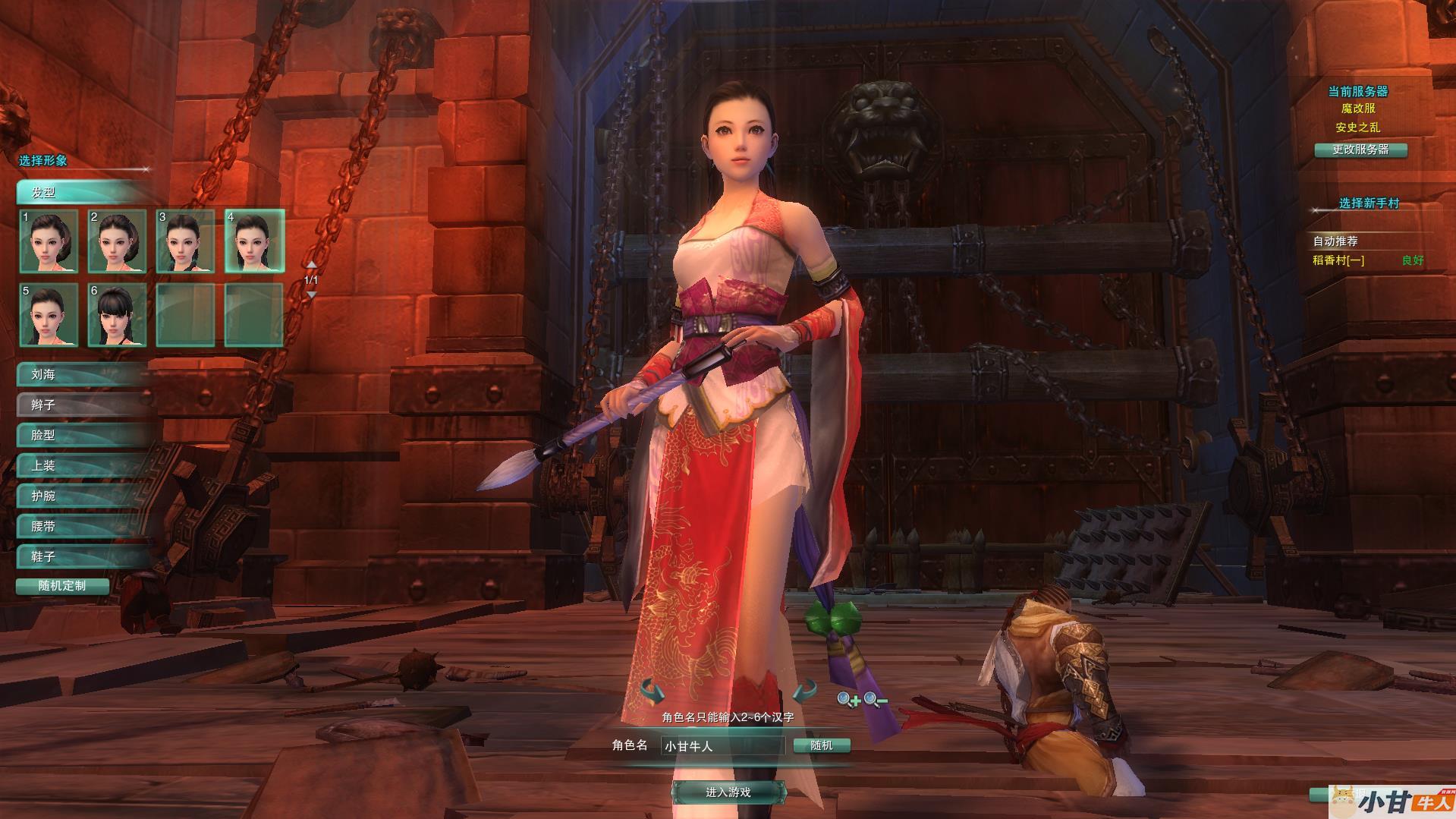This screenshot has width=1456, height=819.
Task: Choose hairstyle number 6 with bangs
Action: (117, 315)
